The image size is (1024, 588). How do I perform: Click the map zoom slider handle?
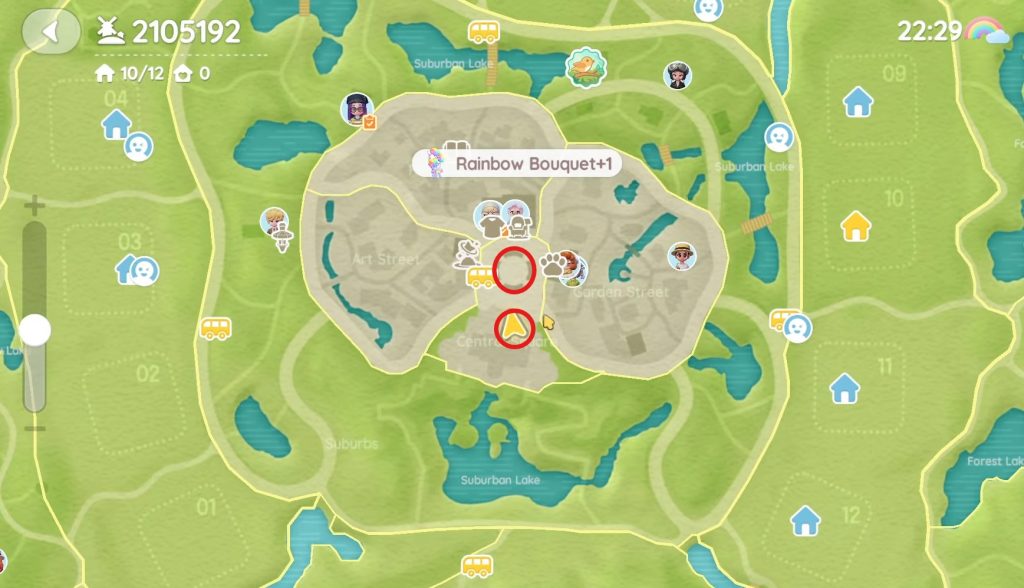[35, 329]
